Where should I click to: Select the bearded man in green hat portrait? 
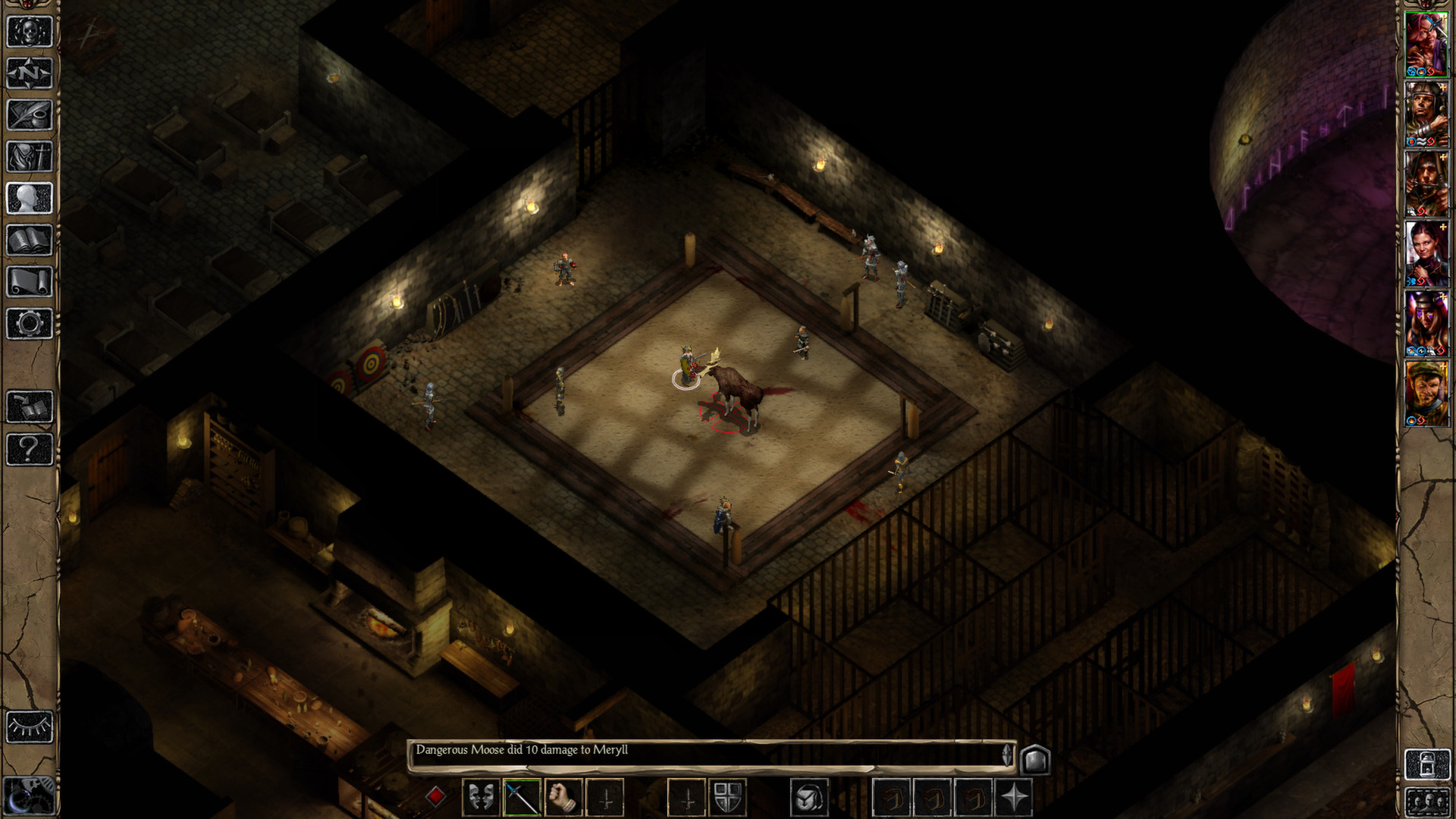pos(1426,393)
